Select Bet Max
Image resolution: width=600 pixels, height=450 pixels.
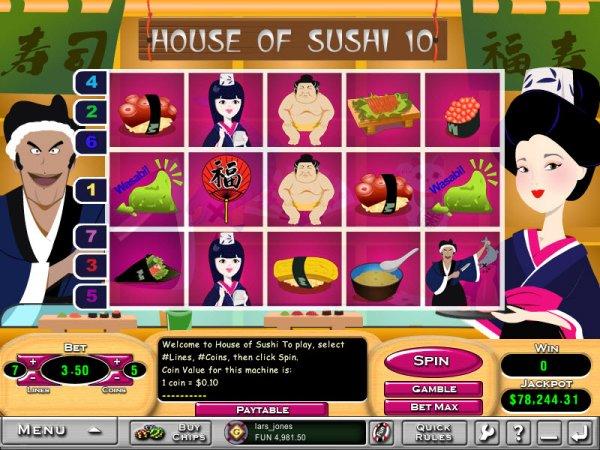[x=433, y=407]
